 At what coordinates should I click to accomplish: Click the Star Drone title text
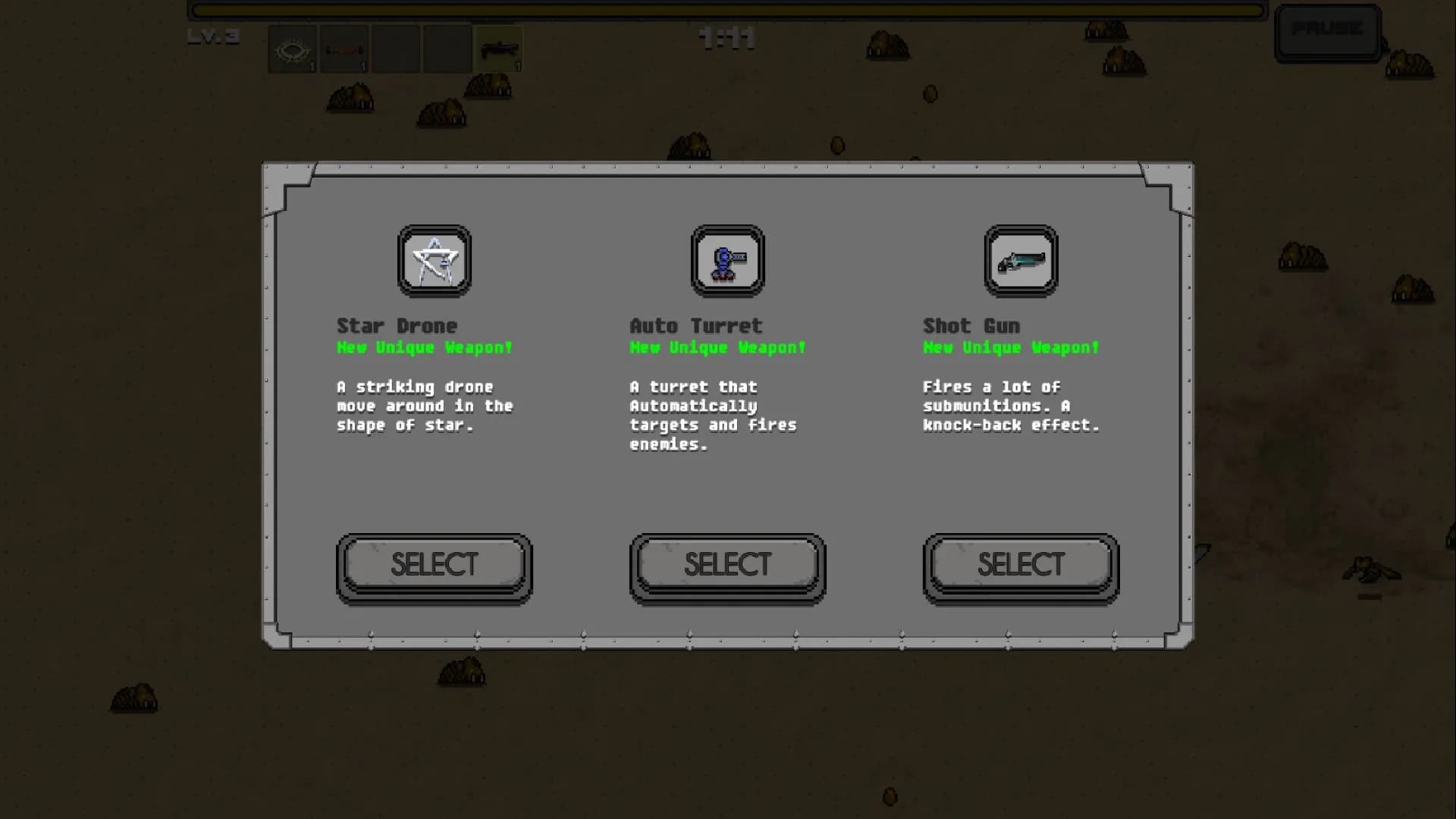point(397,325)
